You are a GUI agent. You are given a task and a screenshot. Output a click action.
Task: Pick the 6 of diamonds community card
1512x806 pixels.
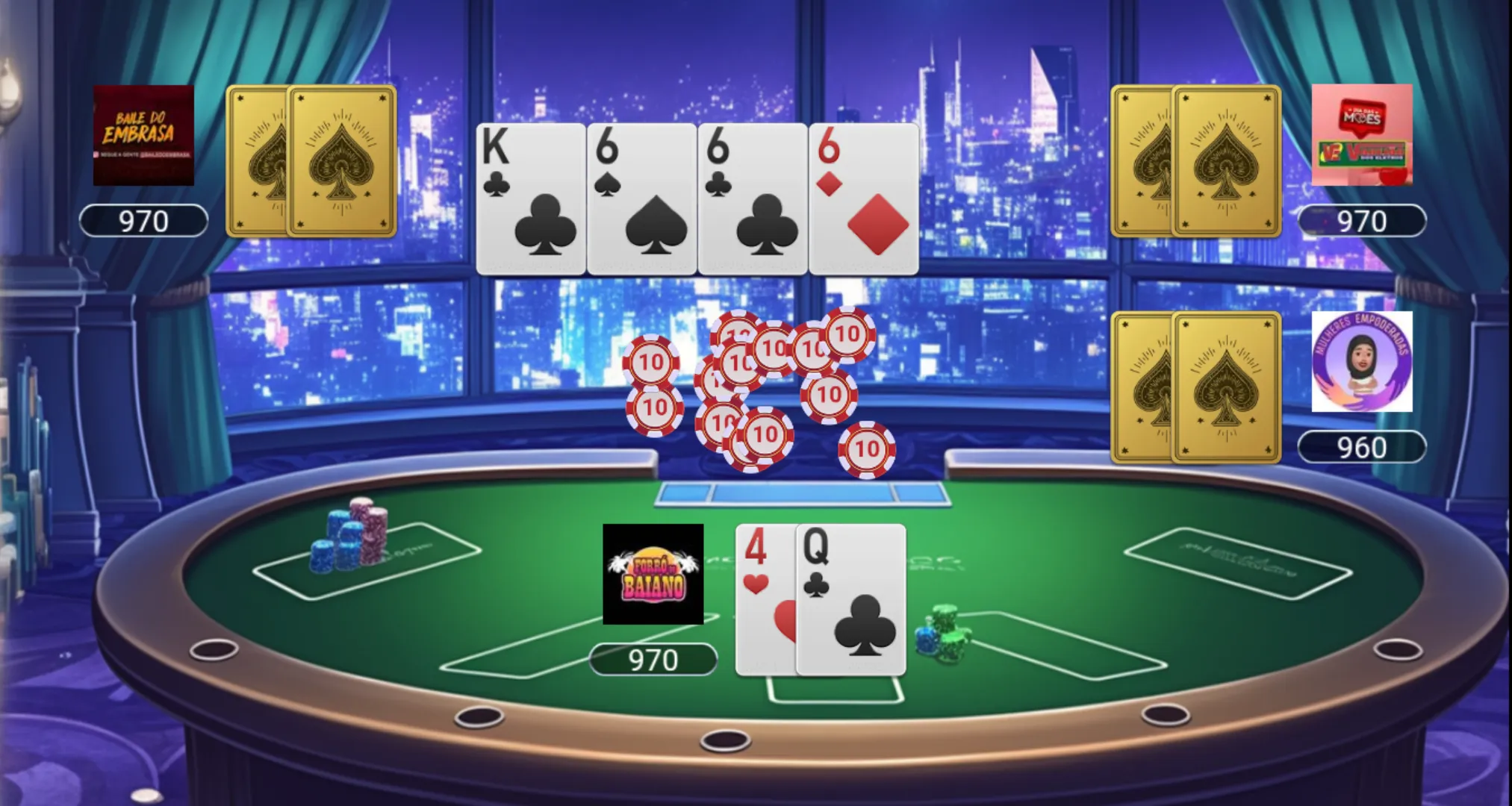pyautogui.click(x=864, y=199)
